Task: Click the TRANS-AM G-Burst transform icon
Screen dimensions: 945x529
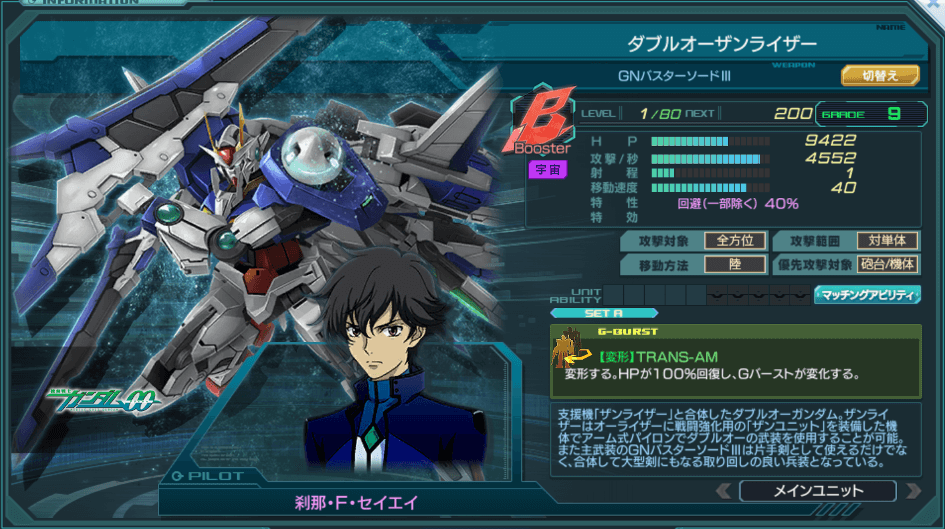Action: pos(572,349)
